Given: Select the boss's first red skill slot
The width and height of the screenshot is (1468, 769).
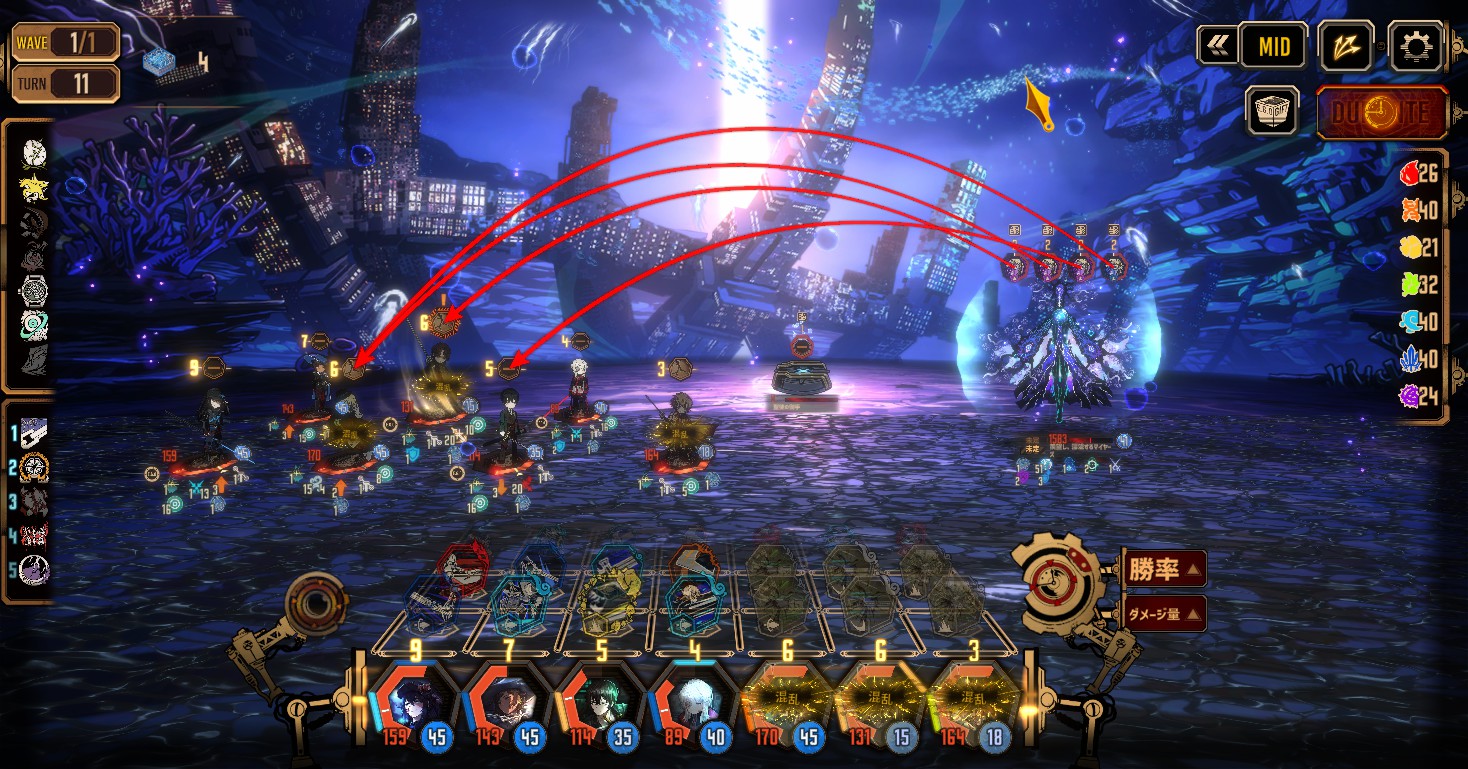Looking at the screenshot, I should click(1014, 267).
